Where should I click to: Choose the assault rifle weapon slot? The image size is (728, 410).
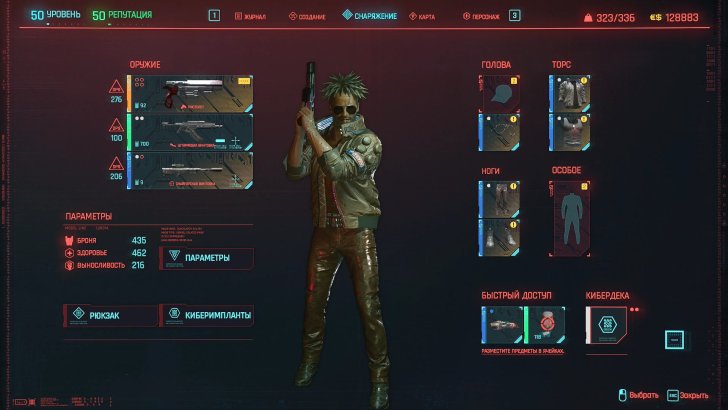coord(190,131)
